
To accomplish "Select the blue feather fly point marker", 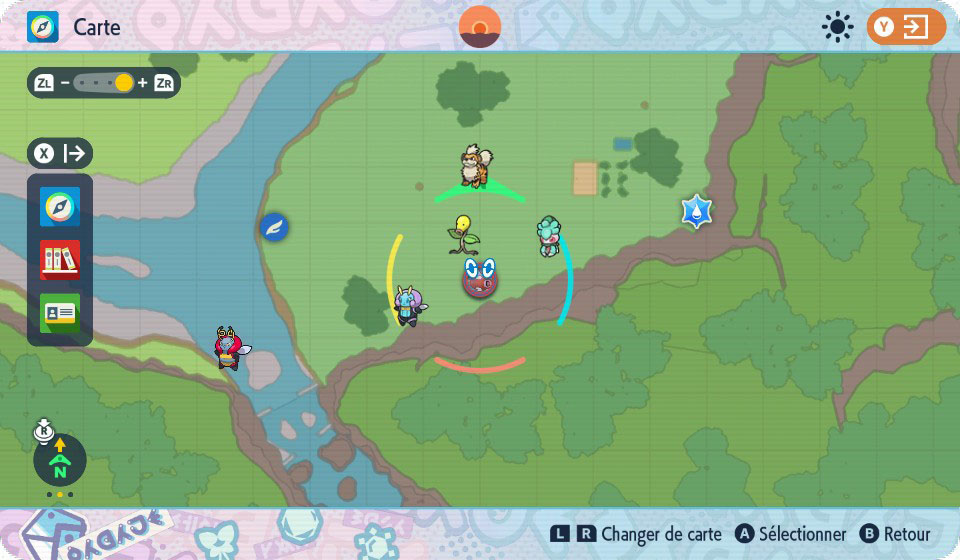I will [274, 228].
